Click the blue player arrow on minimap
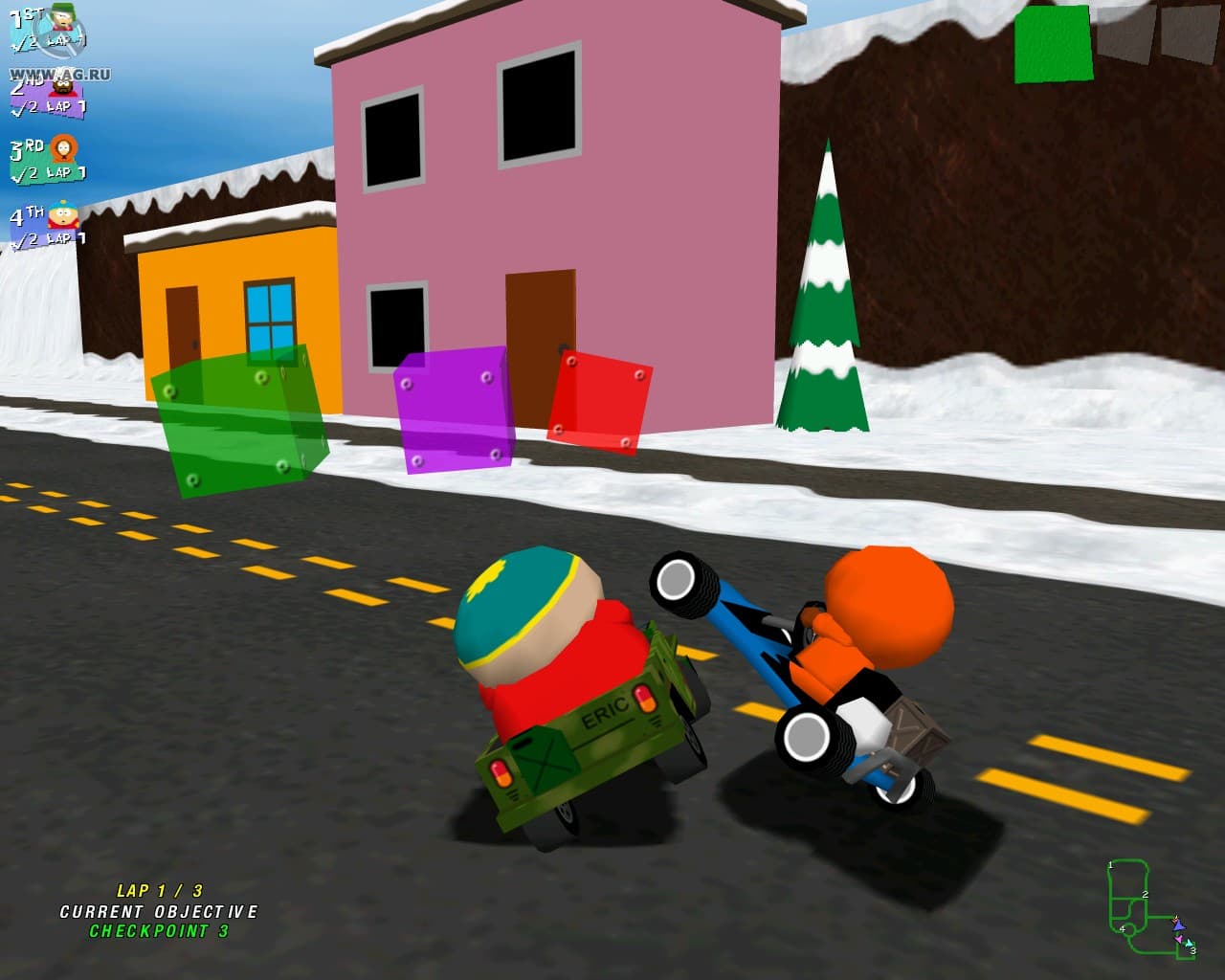This screenshot has width=1225, height=980. pyautogui.click(x=1179, y=927)
